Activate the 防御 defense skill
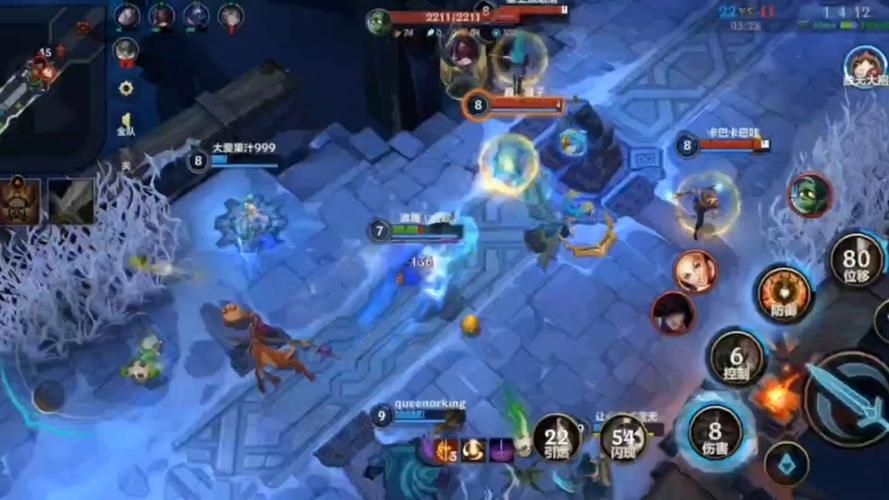The height and width of the screenshot is (500, 889). coord(784,294)
